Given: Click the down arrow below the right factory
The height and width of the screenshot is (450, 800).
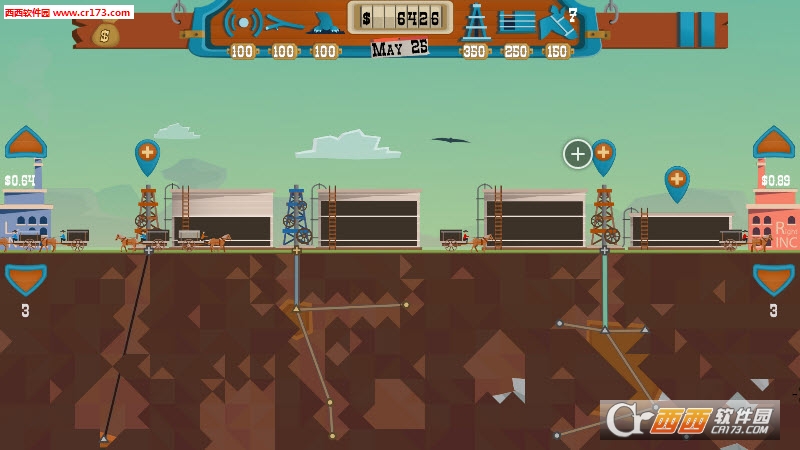Looking at the screenshot, I should pyautogui.click(x=773, y=278).
